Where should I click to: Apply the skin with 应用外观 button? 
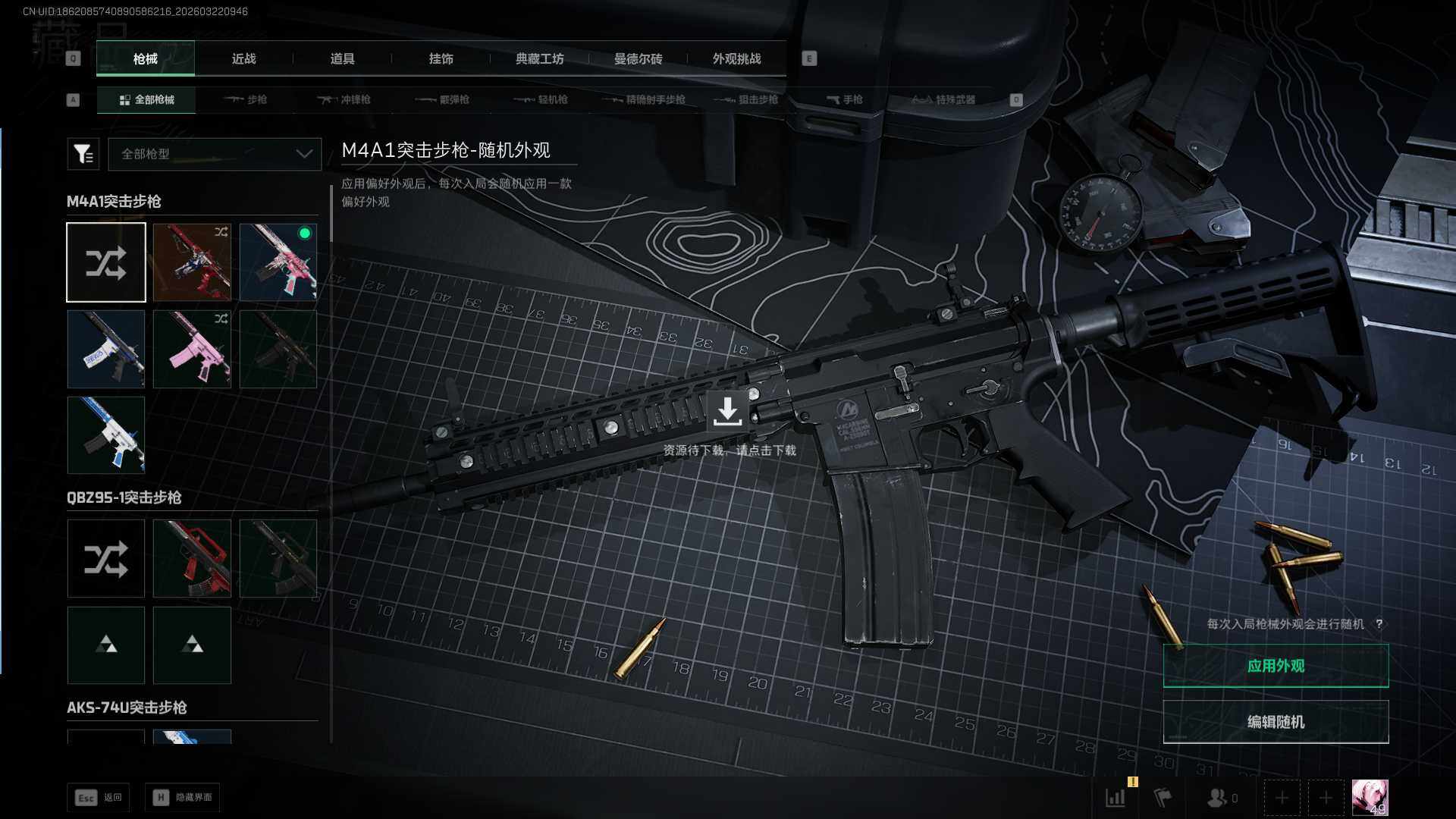(1276, 666)
